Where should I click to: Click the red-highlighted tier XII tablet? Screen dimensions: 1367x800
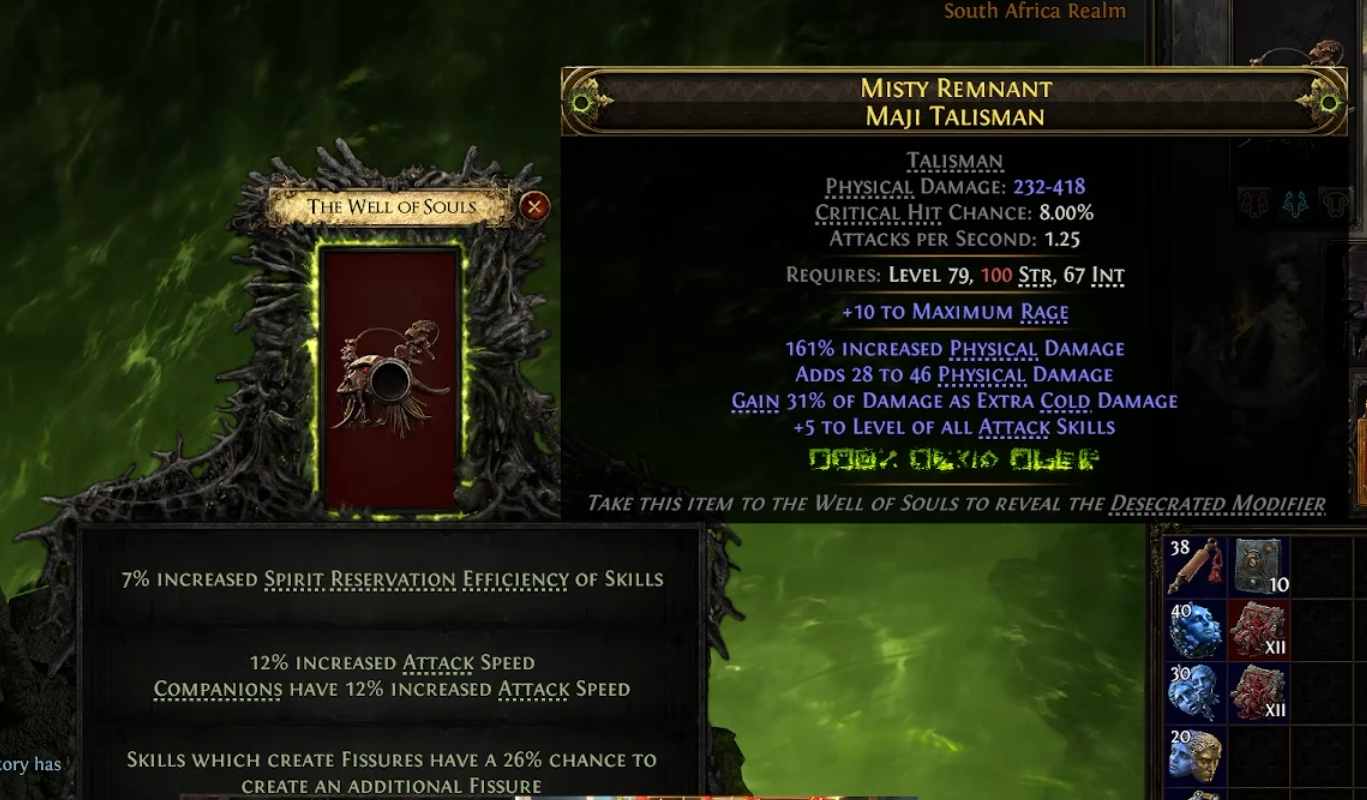(1259, 630)
